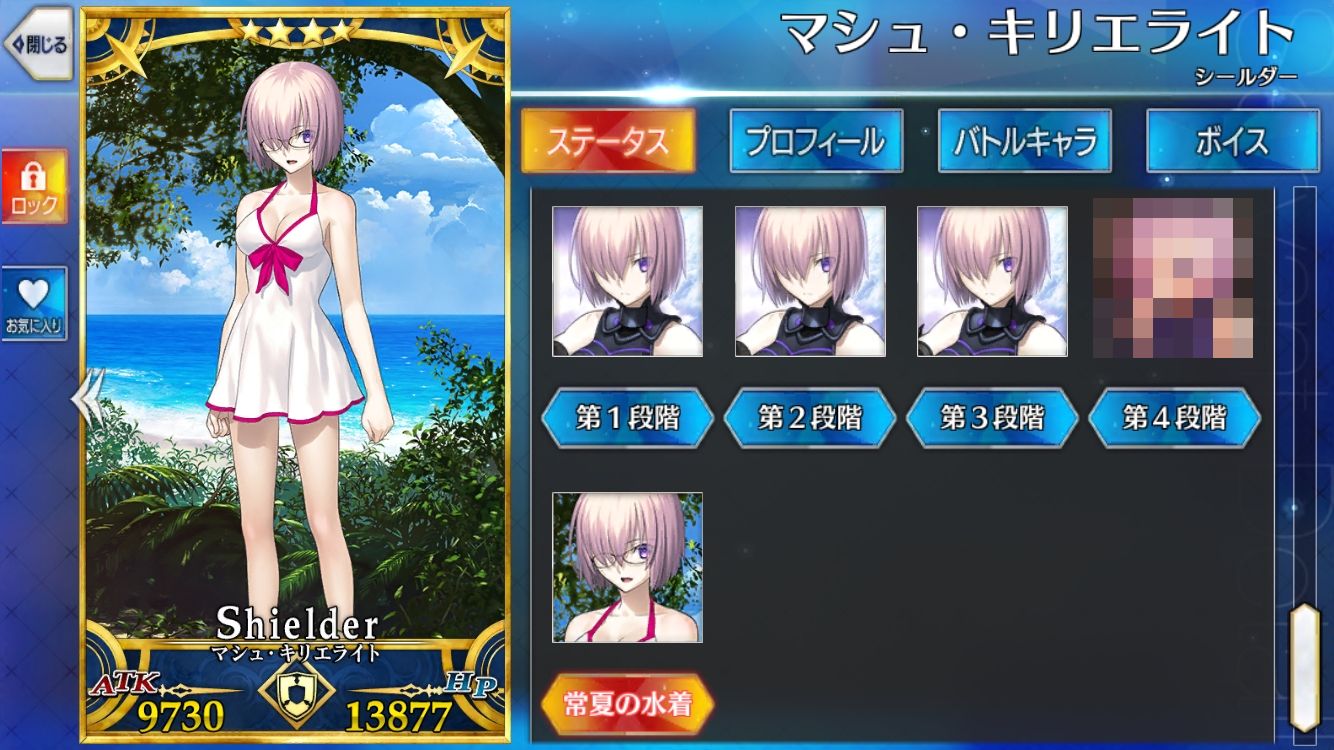This screenshot has width=1334, height=750.
Task: Choose the 第2段階 ascension button
Action: click(x=809, y=418)
